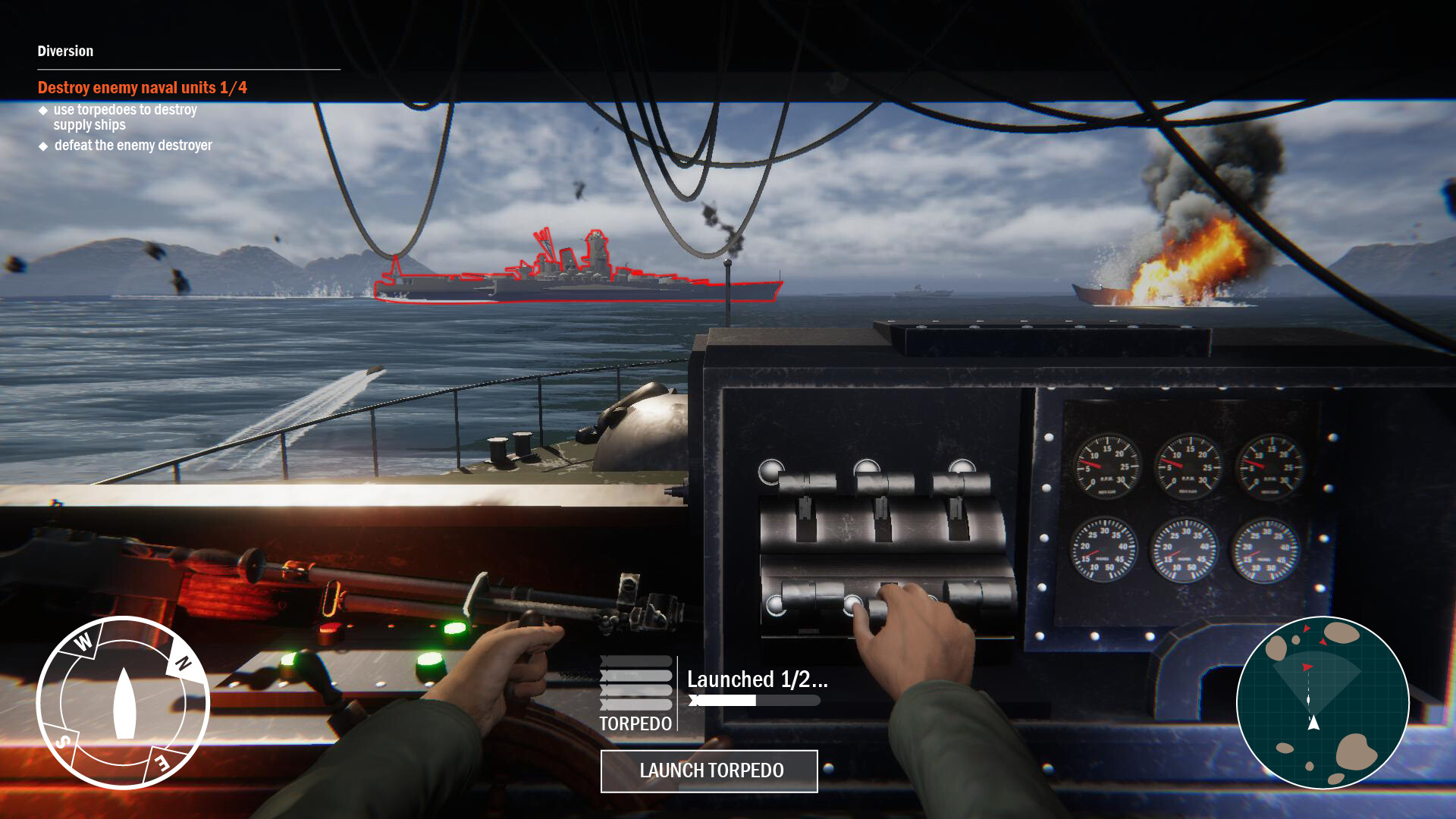Click the red enemy blip on the minimap

pos(1307,667)
